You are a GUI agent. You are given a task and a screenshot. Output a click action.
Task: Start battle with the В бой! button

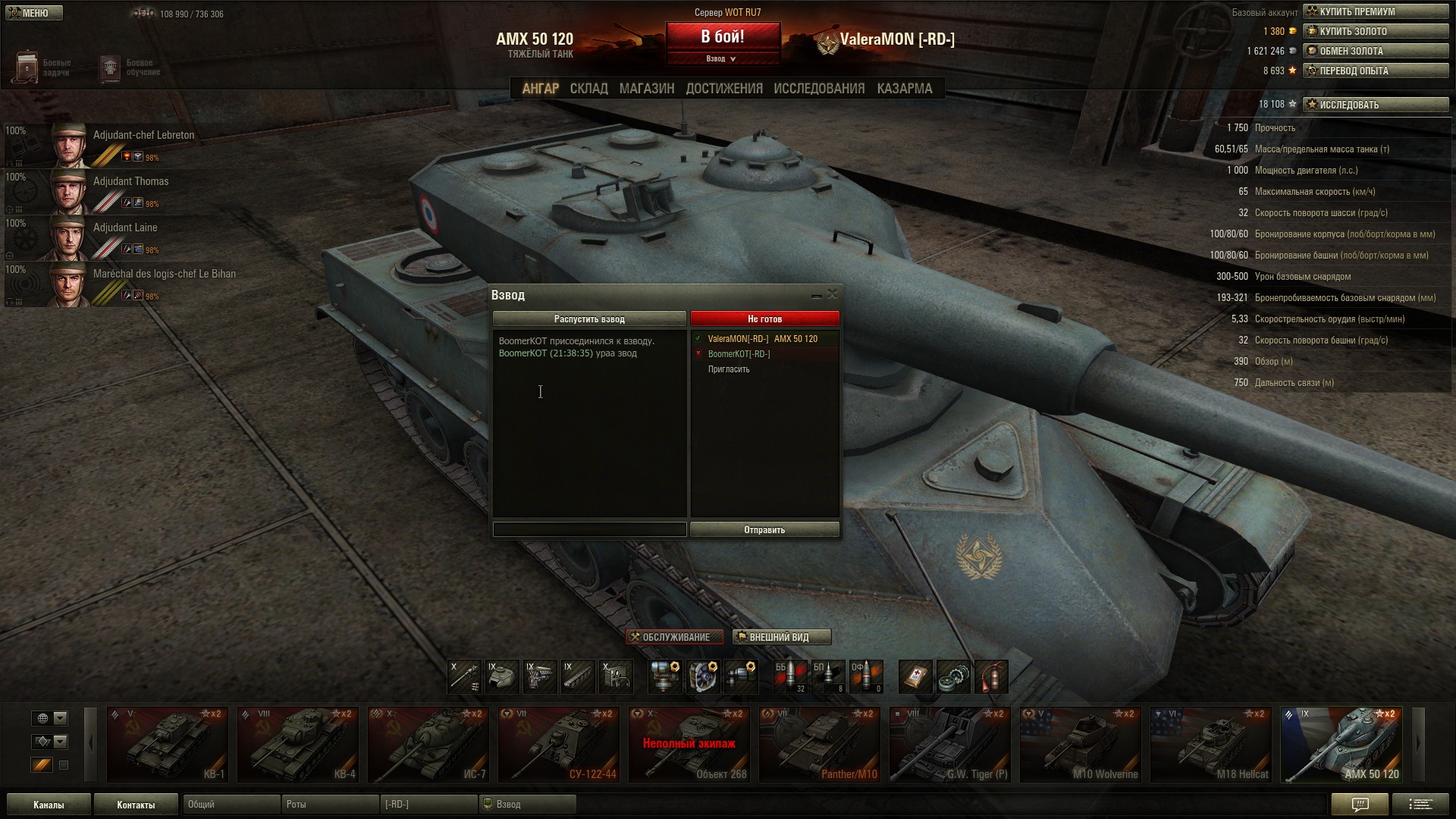point(723,37)
